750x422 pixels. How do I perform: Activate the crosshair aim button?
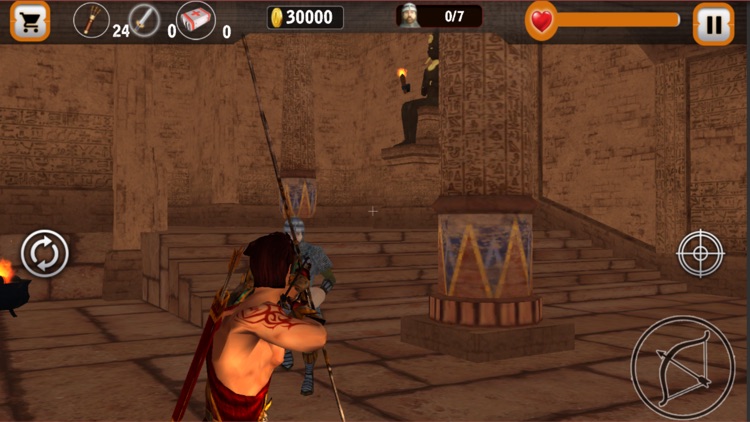click(700, 253)
